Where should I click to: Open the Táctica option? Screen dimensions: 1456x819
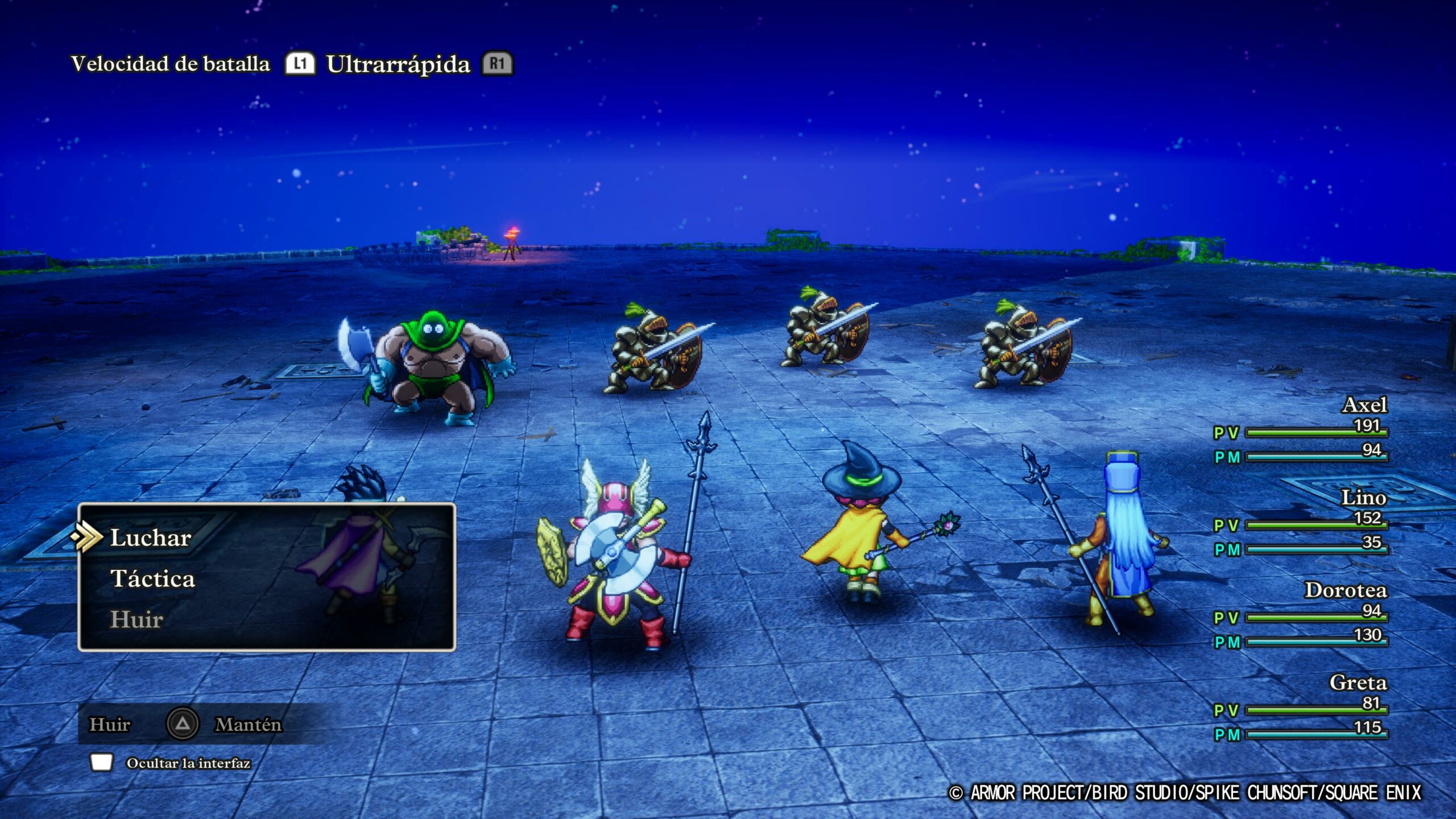(x=152, y=579)
